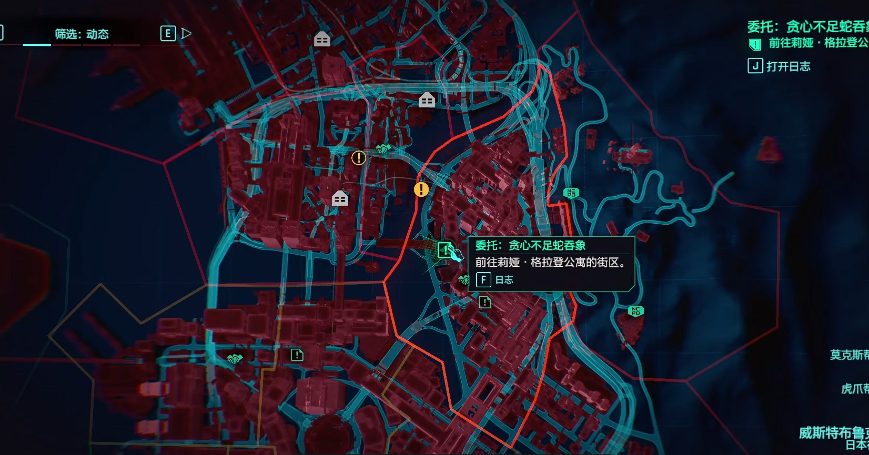Switch to the next map filter arrow

click(x=186, y=33)
